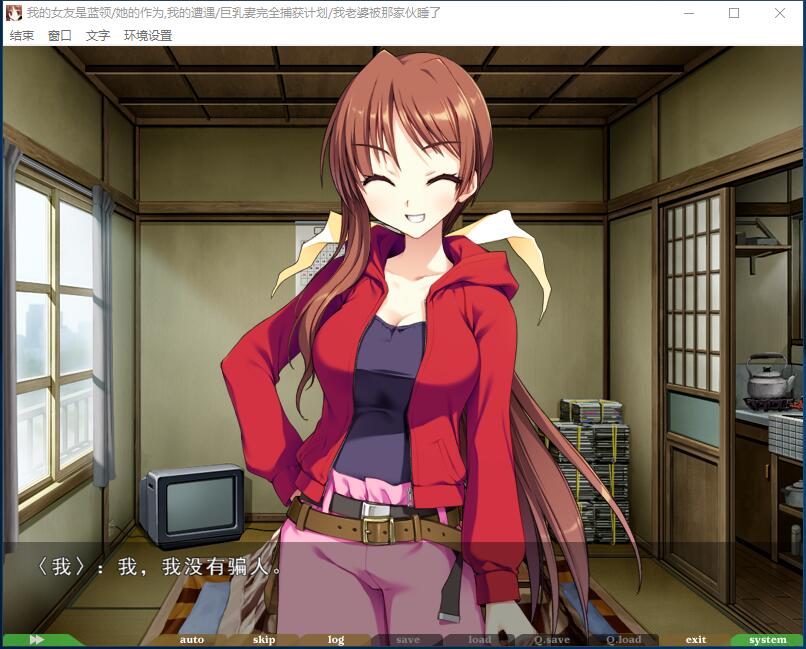Open the 环境设置 menu
Screen dimensions: 806x649
(148, 35)
